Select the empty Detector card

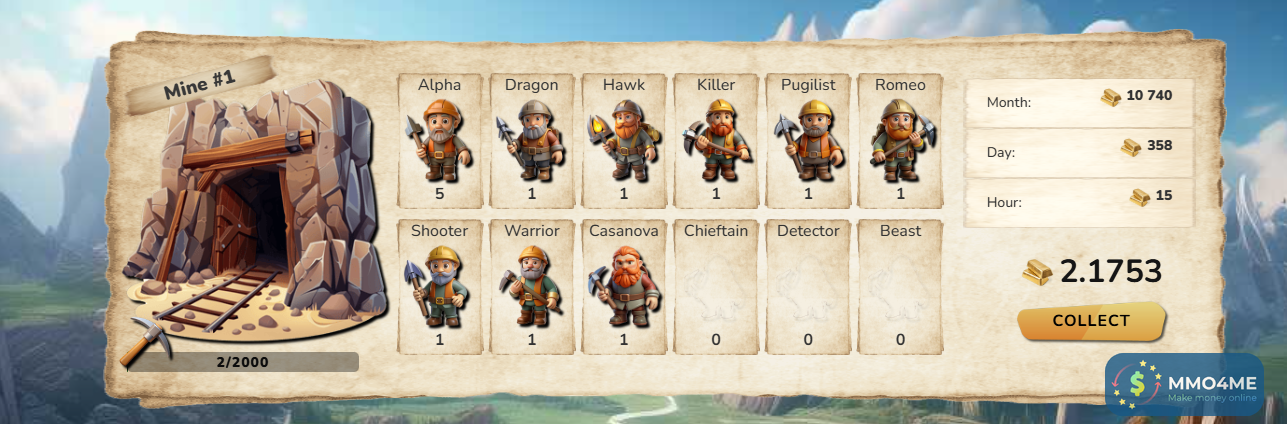pyautogui.click(x=808, y=286)
